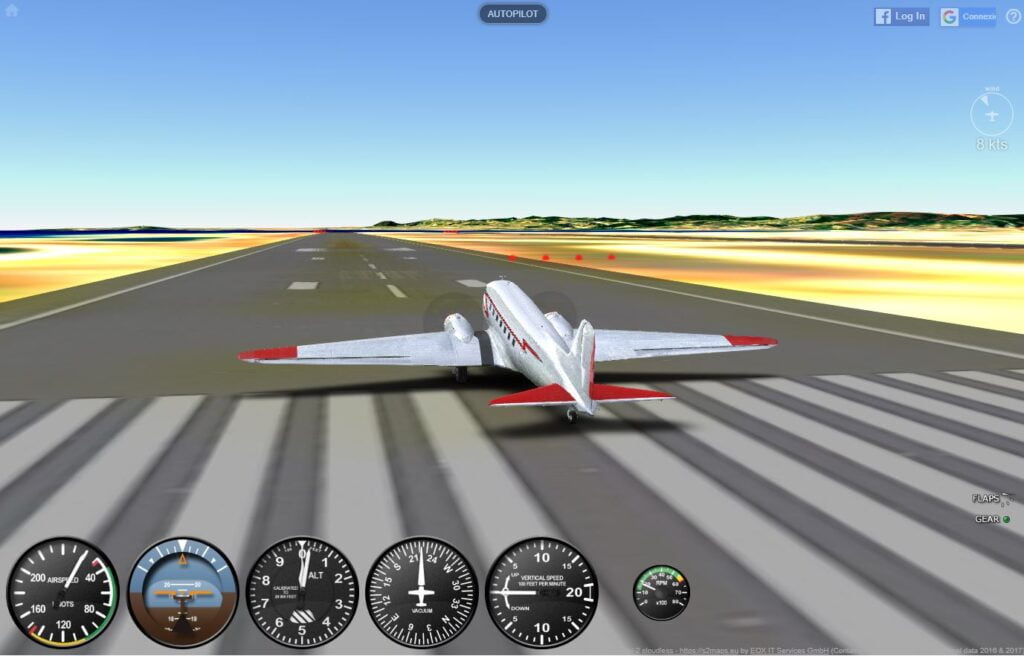1024x656 pixels.
Task: Open the help question mark icon
Action: click(1013, 16)
